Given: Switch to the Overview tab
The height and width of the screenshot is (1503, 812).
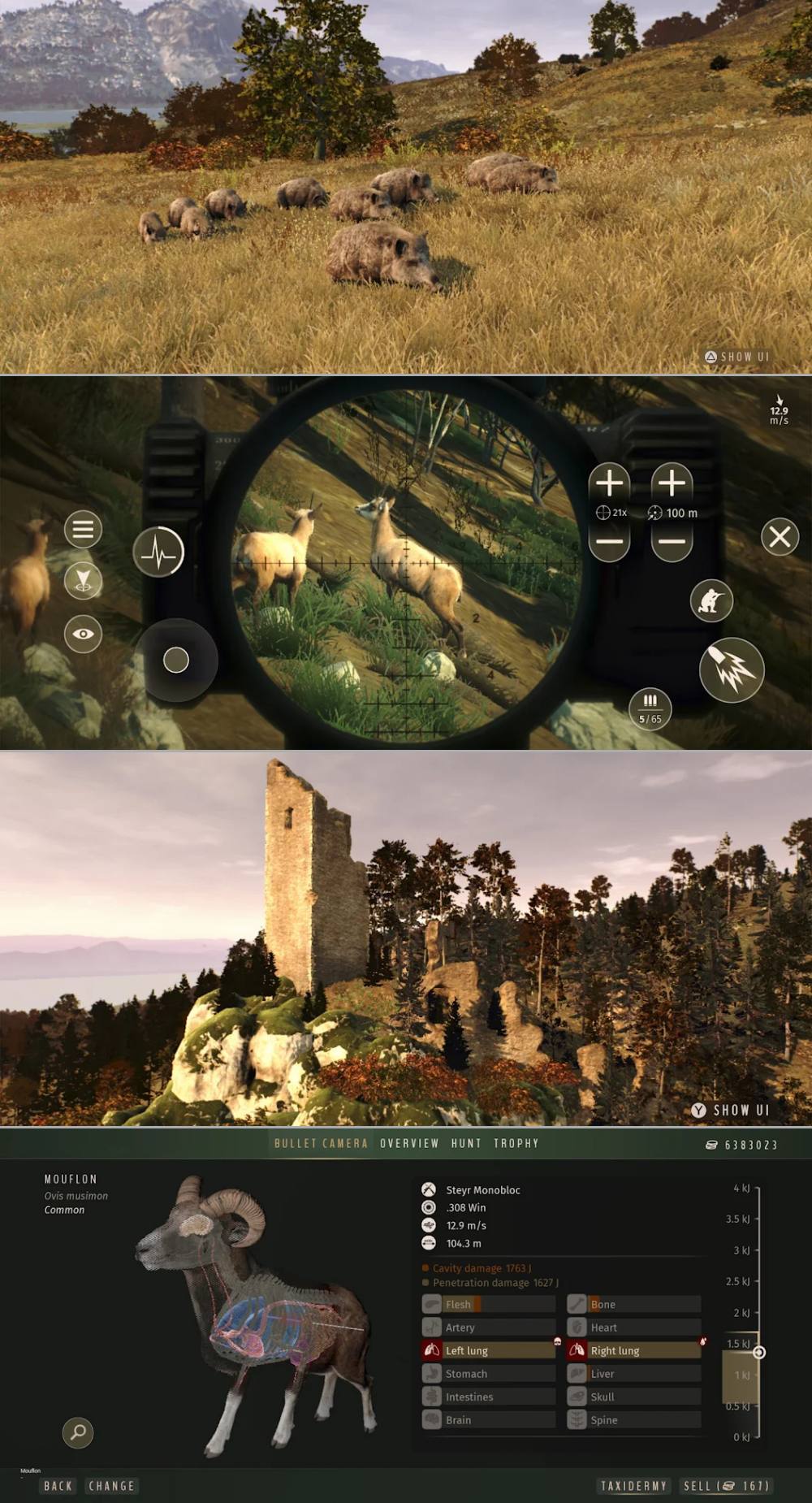Looking at the screenshot, I should [409, 1143].
